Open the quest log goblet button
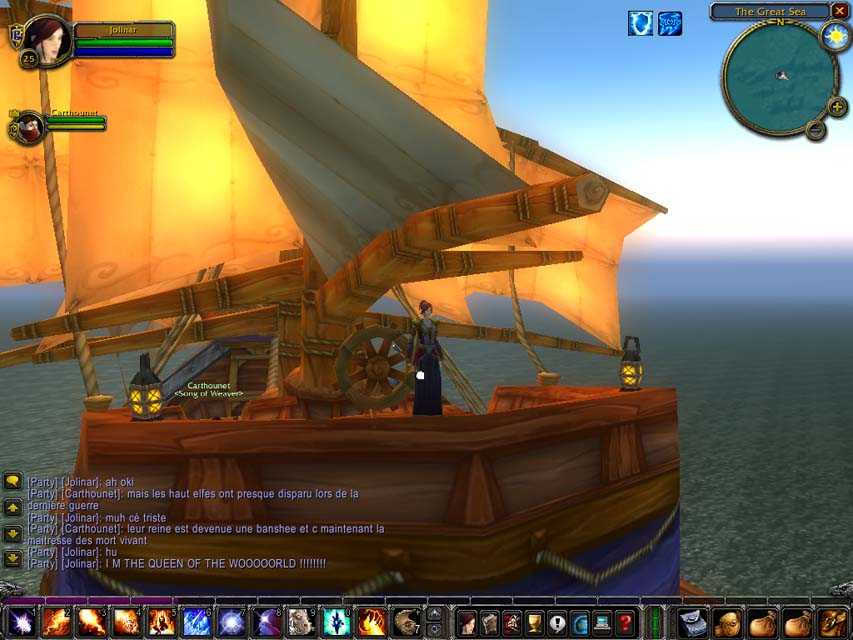This screenshot has width=853, height=640. click(x=535, y=621)
